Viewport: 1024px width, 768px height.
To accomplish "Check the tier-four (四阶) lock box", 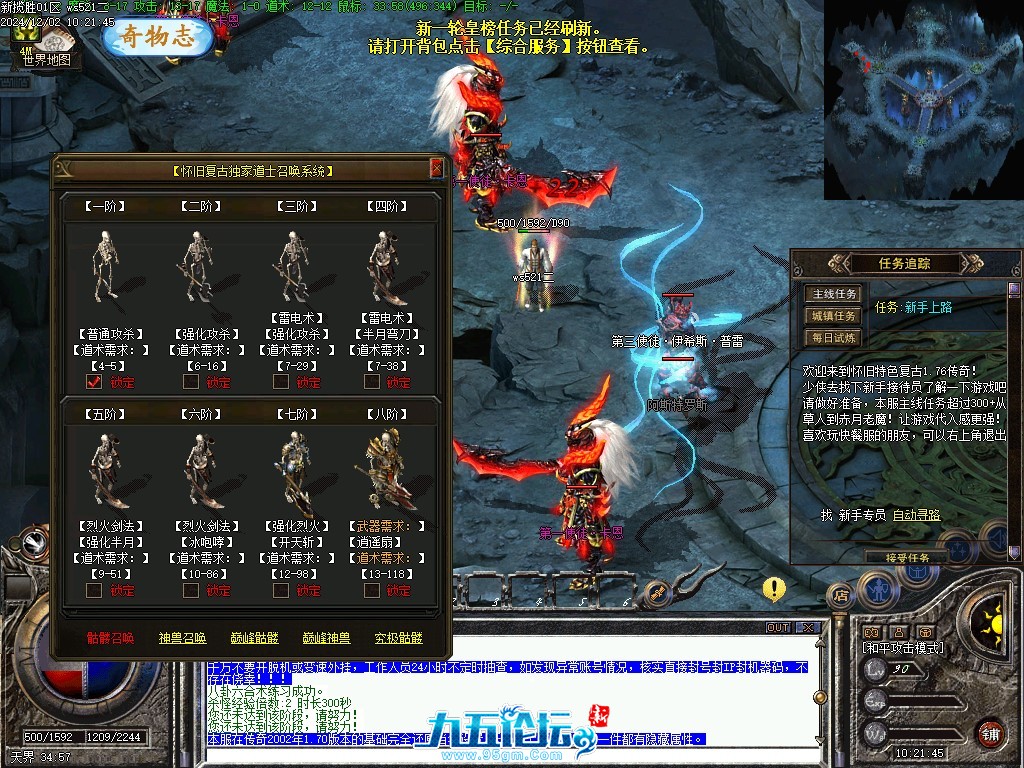I will (372, 381).
